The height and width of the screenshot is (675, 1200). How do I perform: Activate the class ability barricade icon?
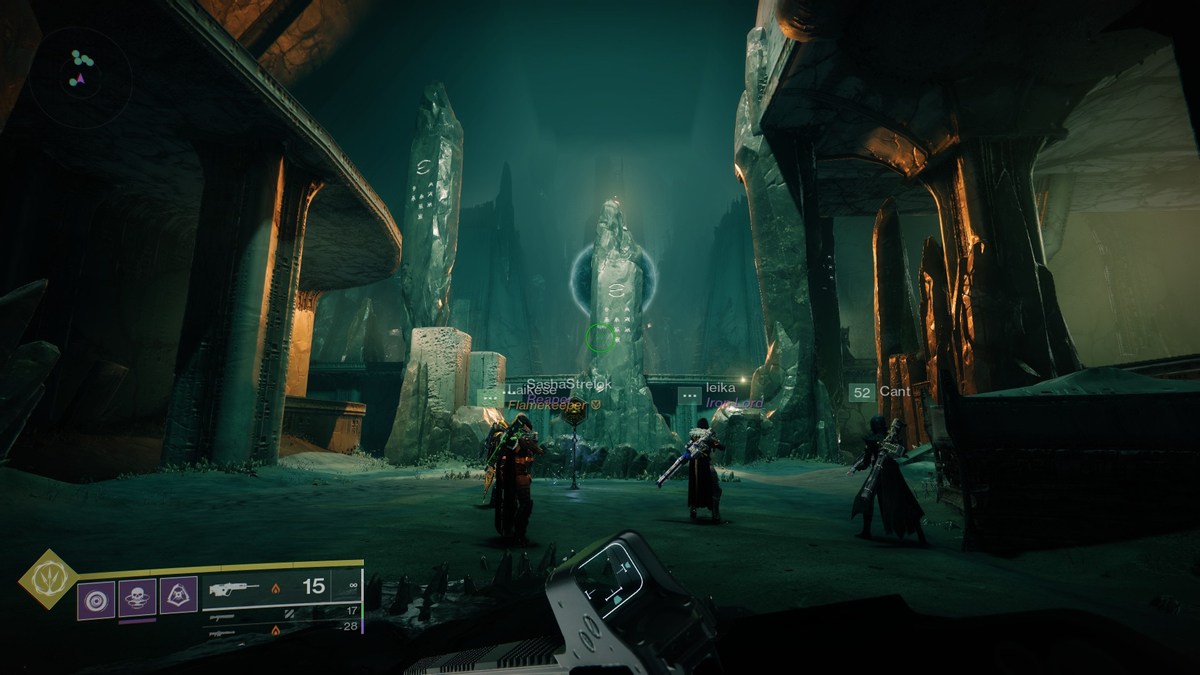click(x=179, y=595)
